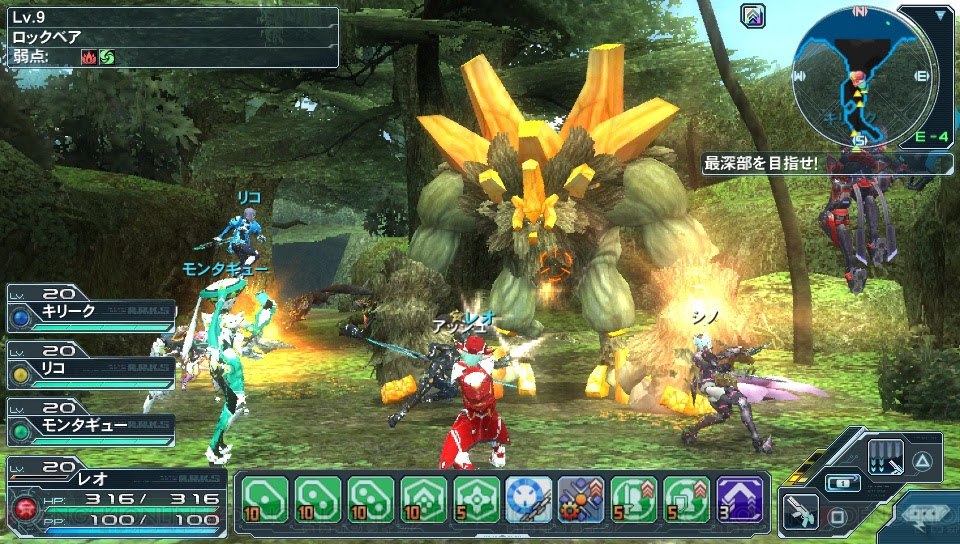960x544 pixels.
Task: Use the green hexagon item with count 10
Action: [x=424, y=498]
